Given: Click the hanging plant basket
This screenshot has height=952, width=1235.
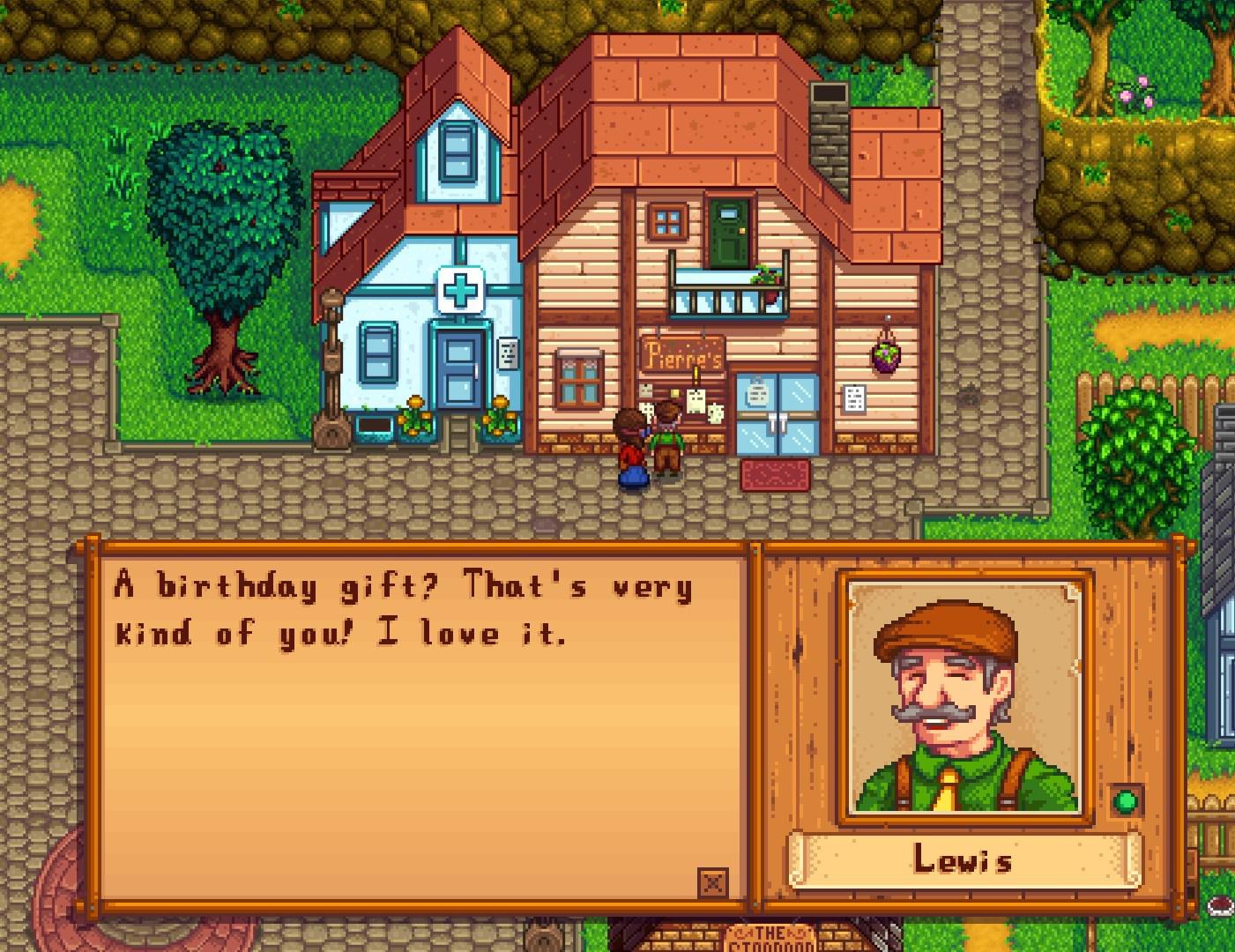Looking at the screenshot, I should pyautogui.click(x=885, y=354).
